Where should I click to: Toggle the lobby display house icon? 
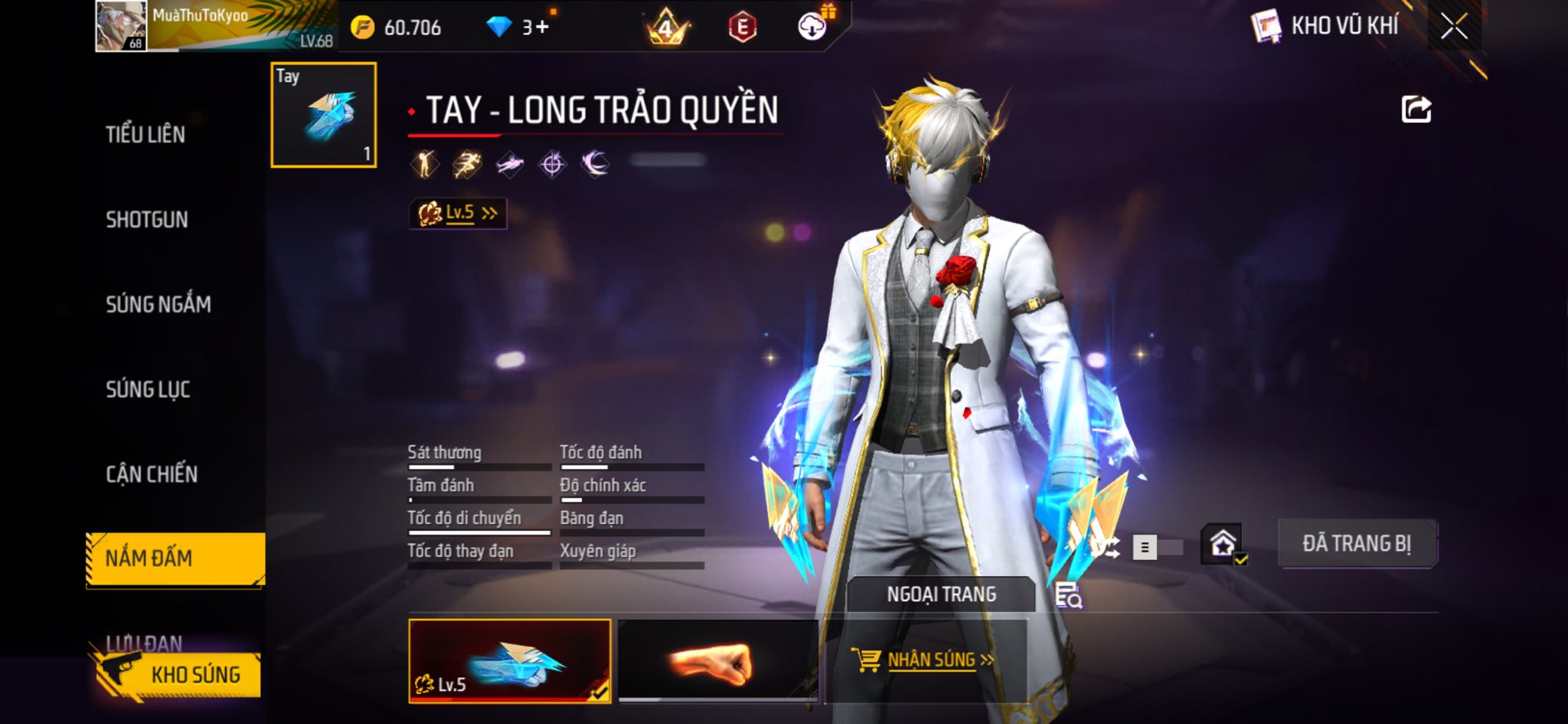1223,545
